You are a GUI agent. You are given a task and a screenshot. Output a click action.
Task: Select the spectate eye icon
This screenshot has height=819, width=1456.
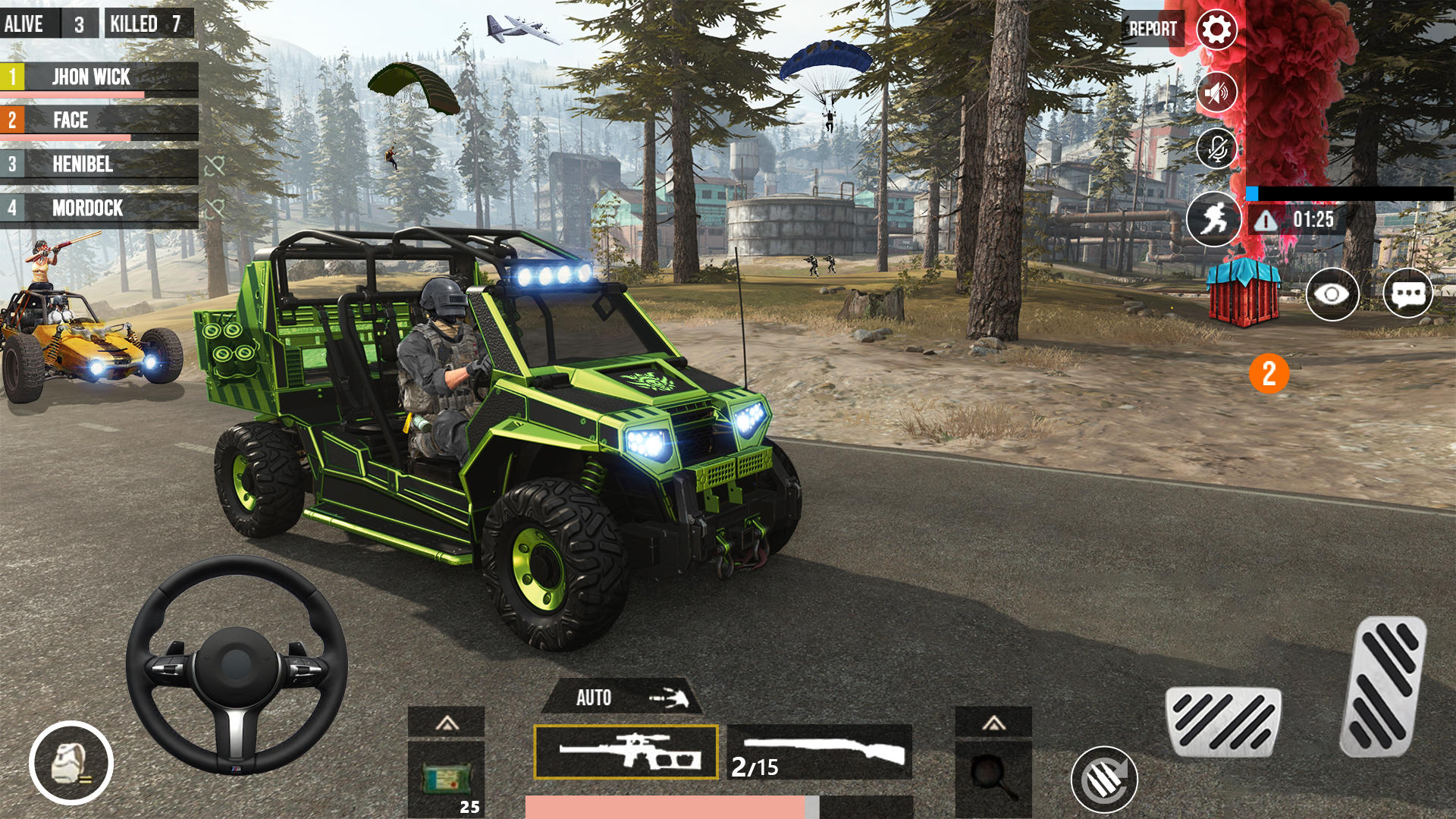[x=1335, y=295]
